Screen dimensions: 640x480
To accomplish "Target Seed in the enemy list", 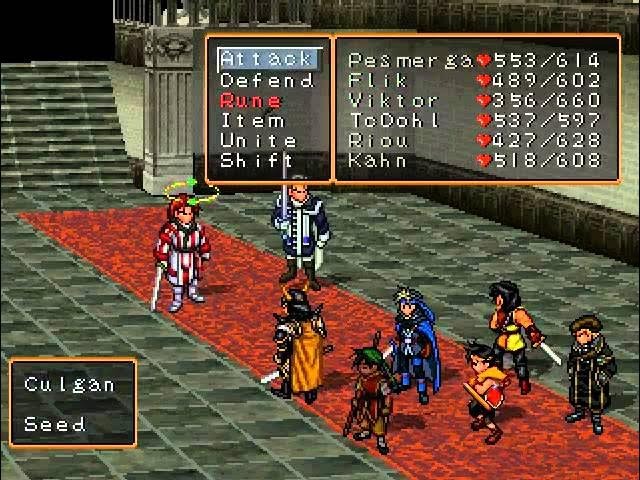I will point(55,423).
